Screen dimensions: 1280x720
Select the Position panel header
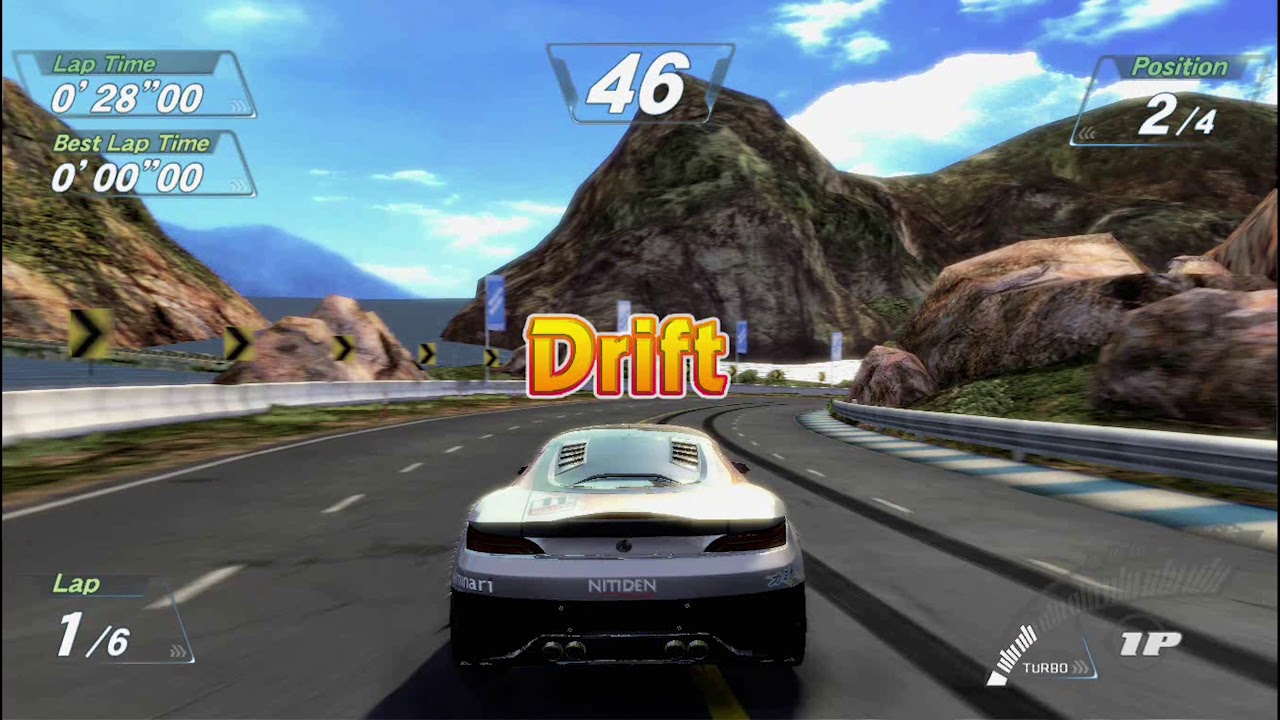(1178, 66)
